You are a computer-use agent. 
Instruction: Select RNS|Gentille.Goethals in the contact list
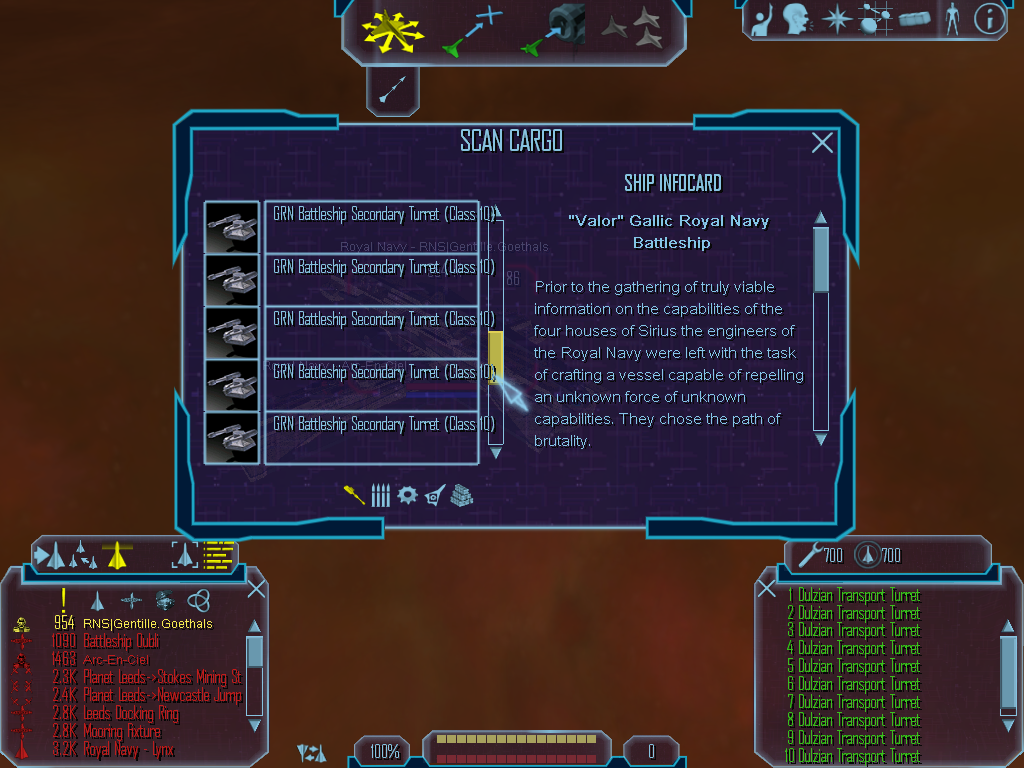click(147, 624)
